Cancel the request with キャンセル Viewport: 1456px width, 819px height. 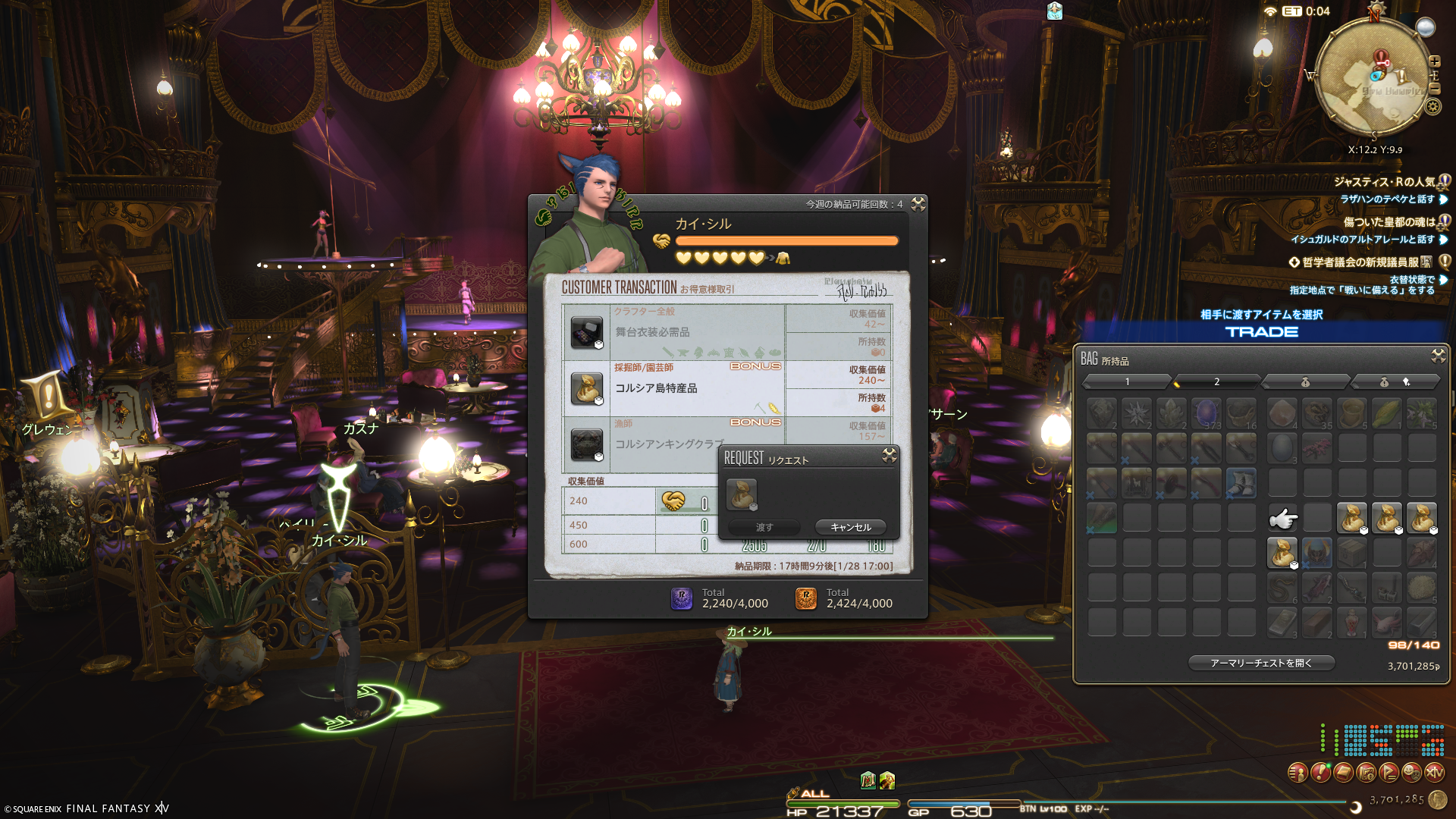tap(850, 527)
